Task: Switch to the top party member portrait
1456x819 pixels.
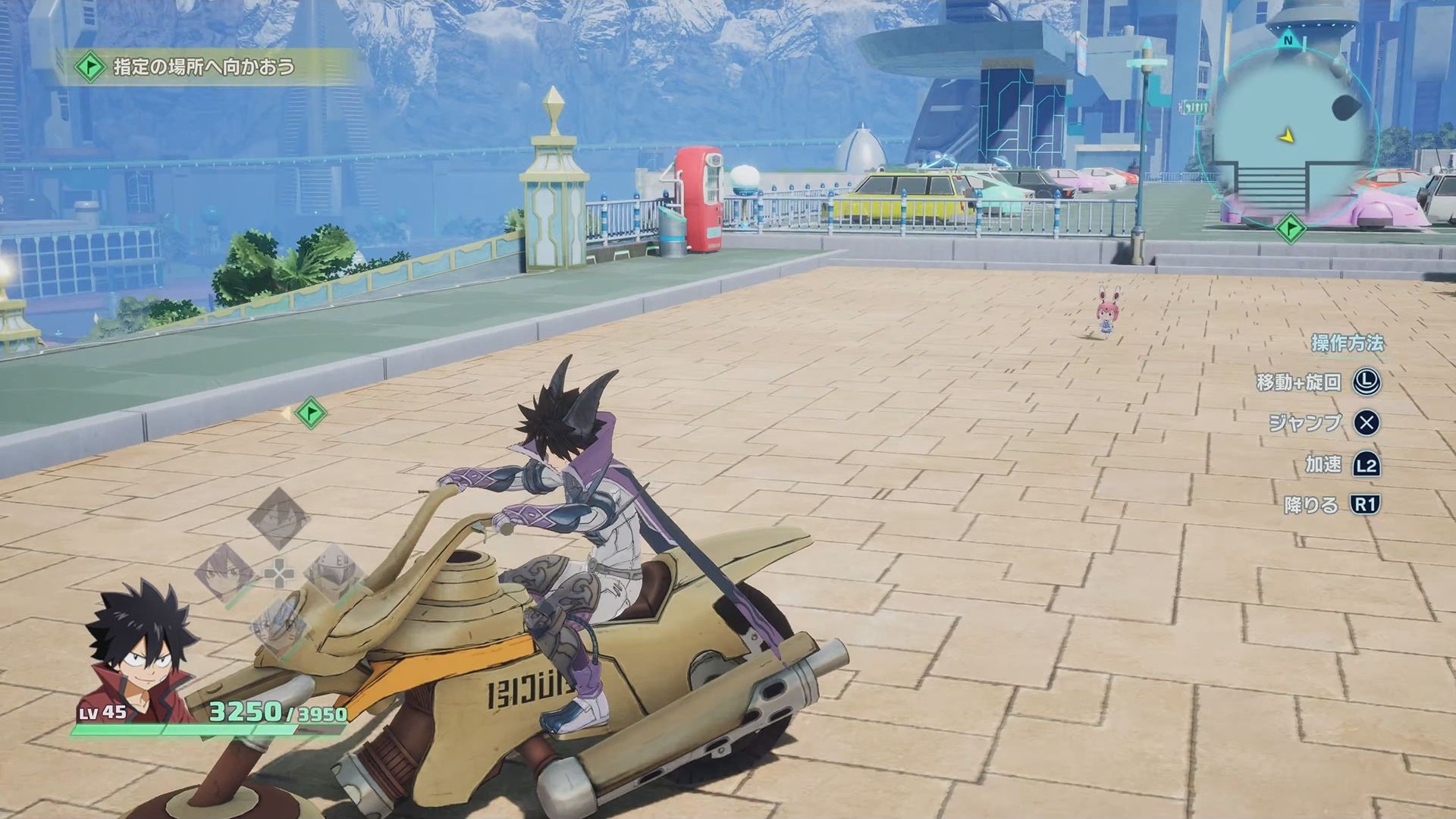Action: click(x=279, y=517)
